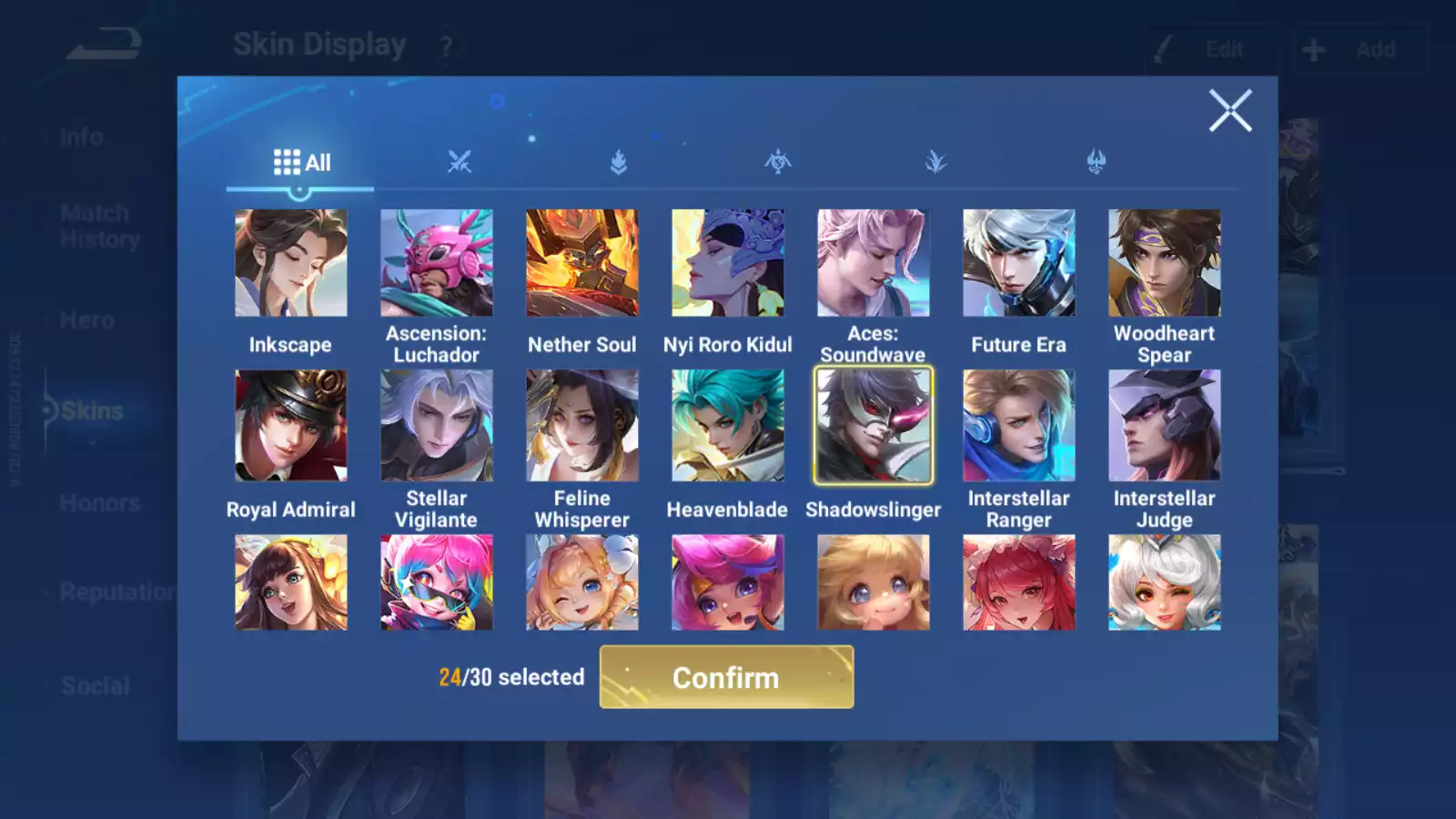Select the Feline Whisperer skin
This screenshot has width=1456, height=819.
click(x=582, y=425)
